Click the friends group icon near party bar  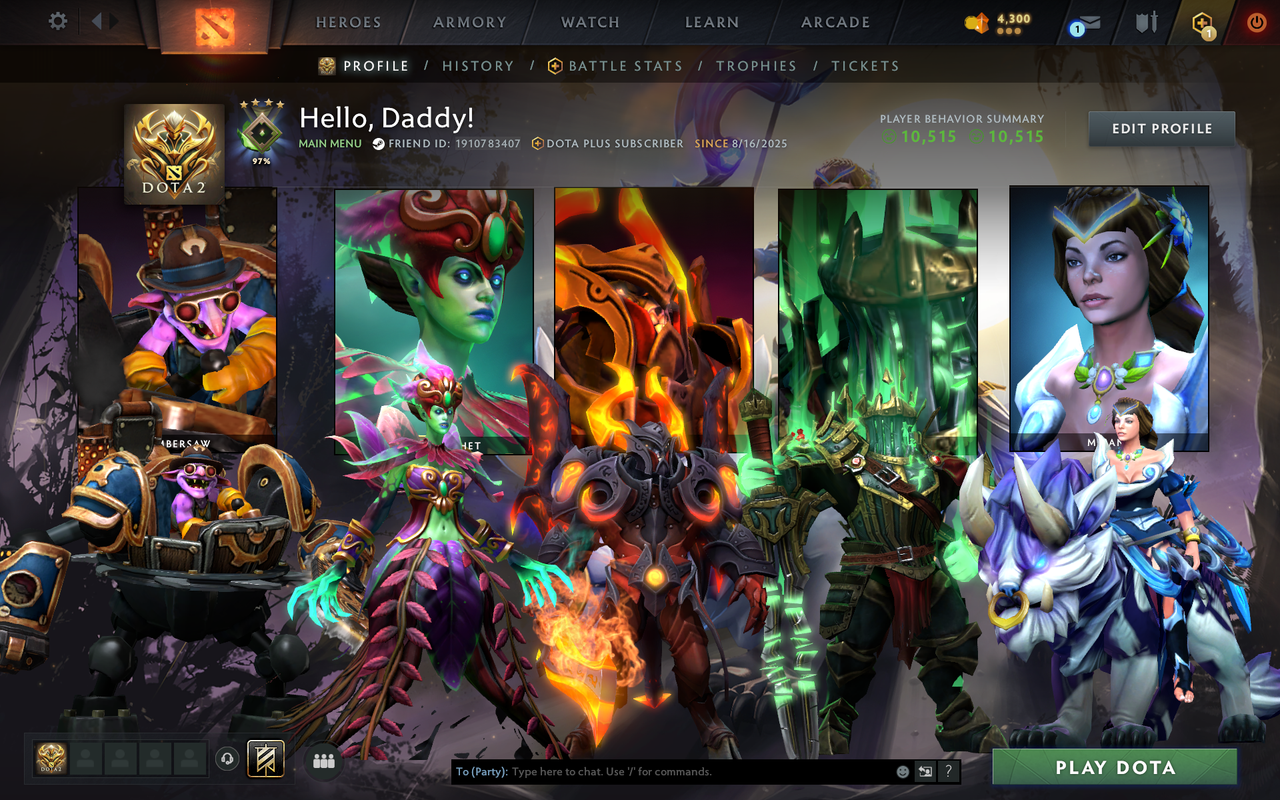pos(323,759)
